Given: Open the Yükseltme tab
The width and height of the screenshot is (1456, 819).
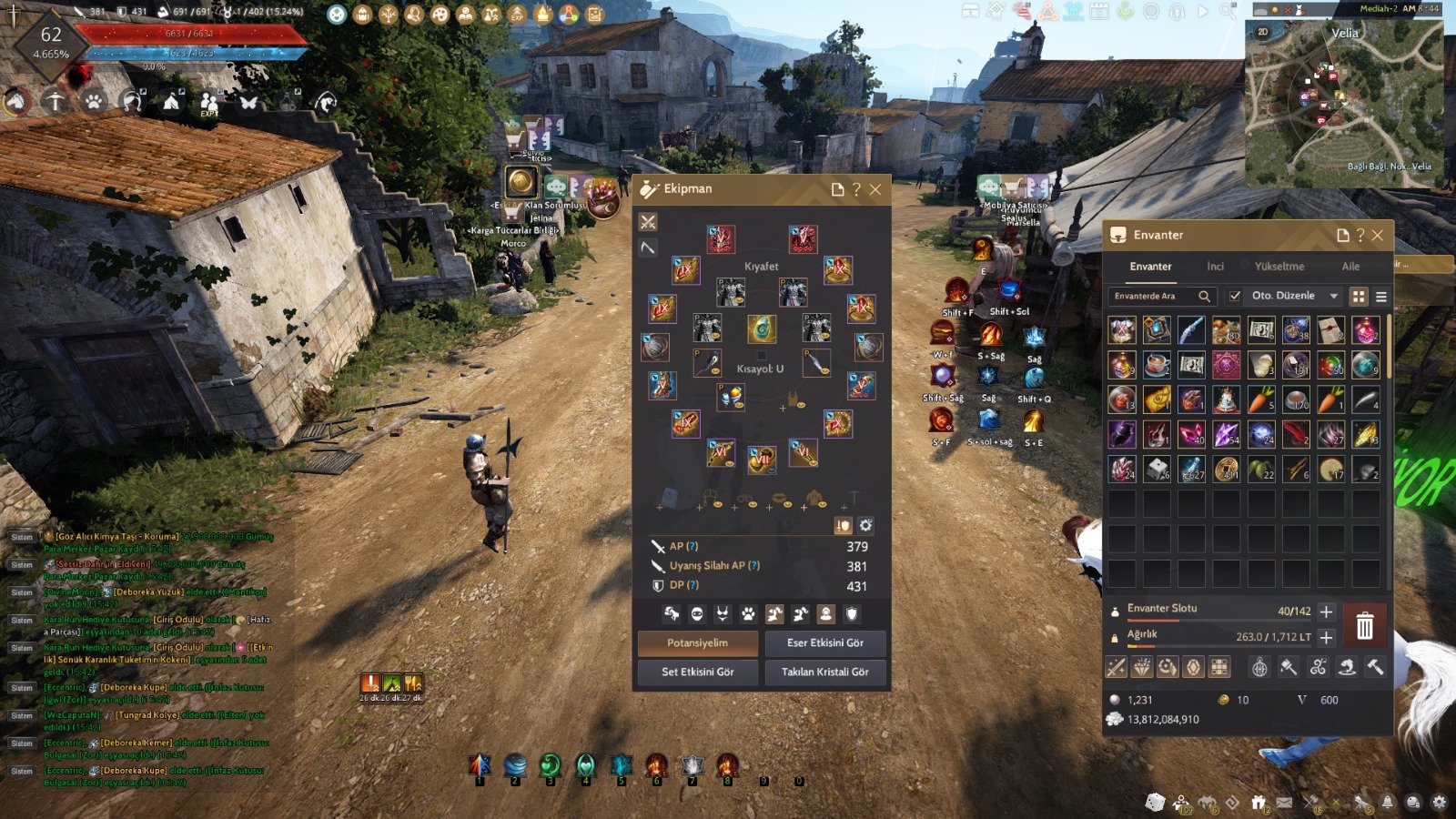Looking at the screenshot, I should 1279,267.
